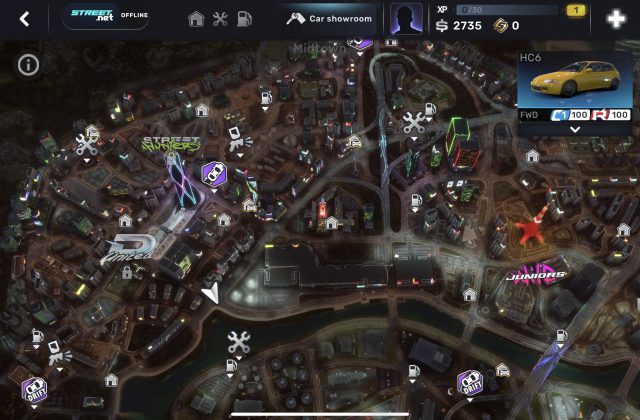Filter map by garage house icon
This screenshot has height=420, width=640.
(x=196, y=19)
